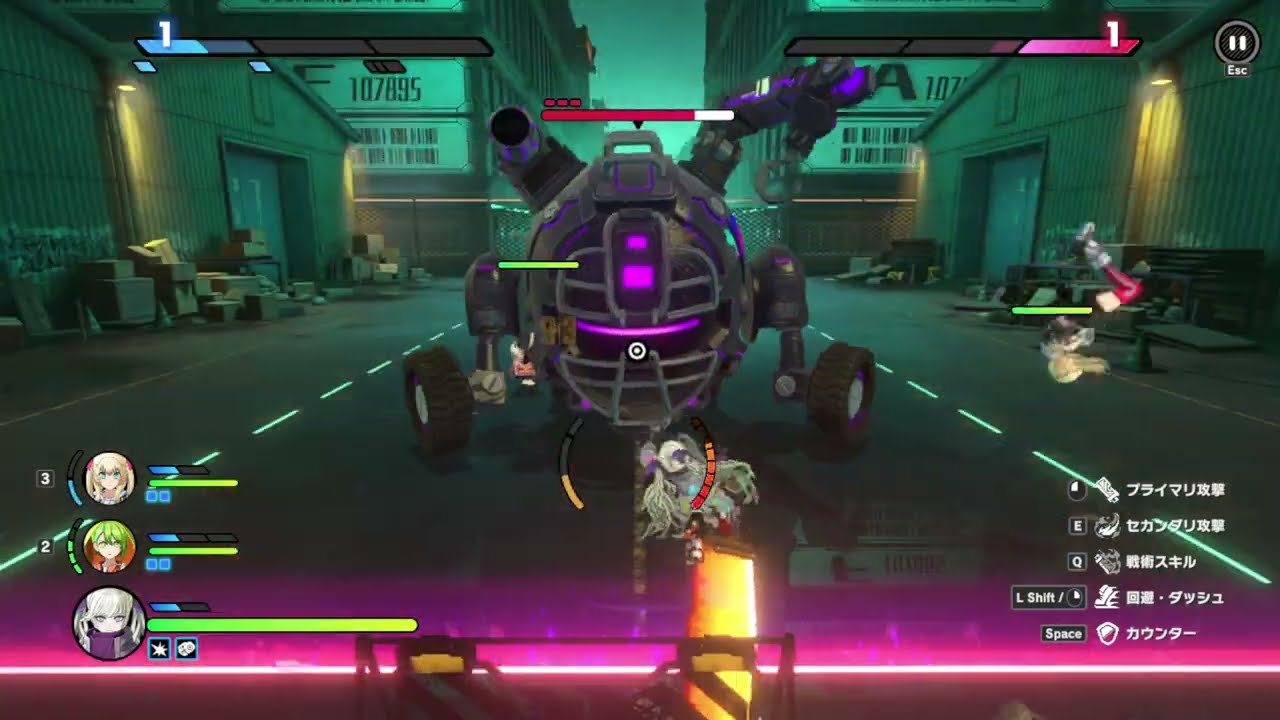Activate the プライマリ攻撃 primary attack icon

click(x=1107, y=490)
